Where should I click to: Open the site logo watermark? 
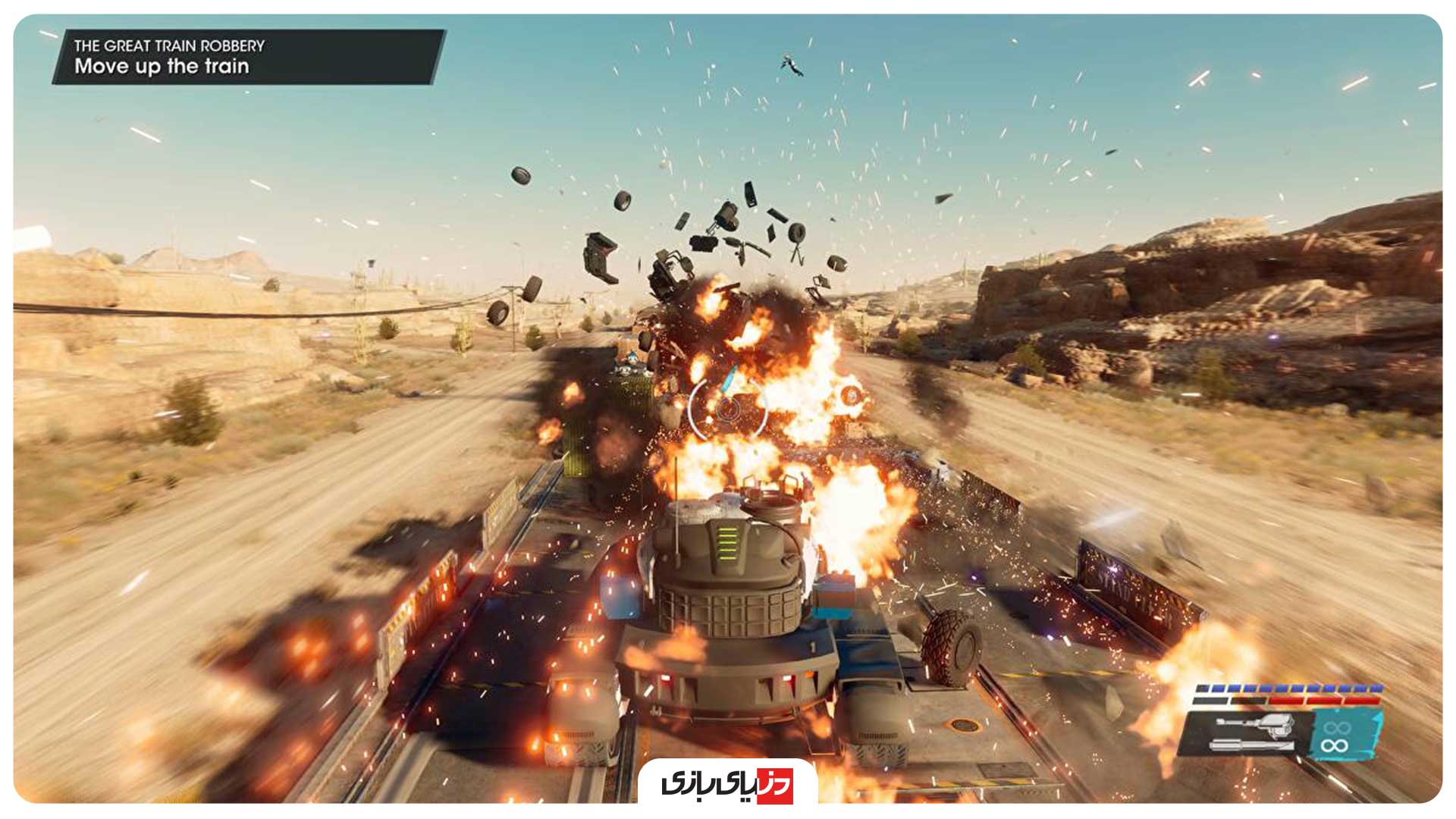[727, 784]
